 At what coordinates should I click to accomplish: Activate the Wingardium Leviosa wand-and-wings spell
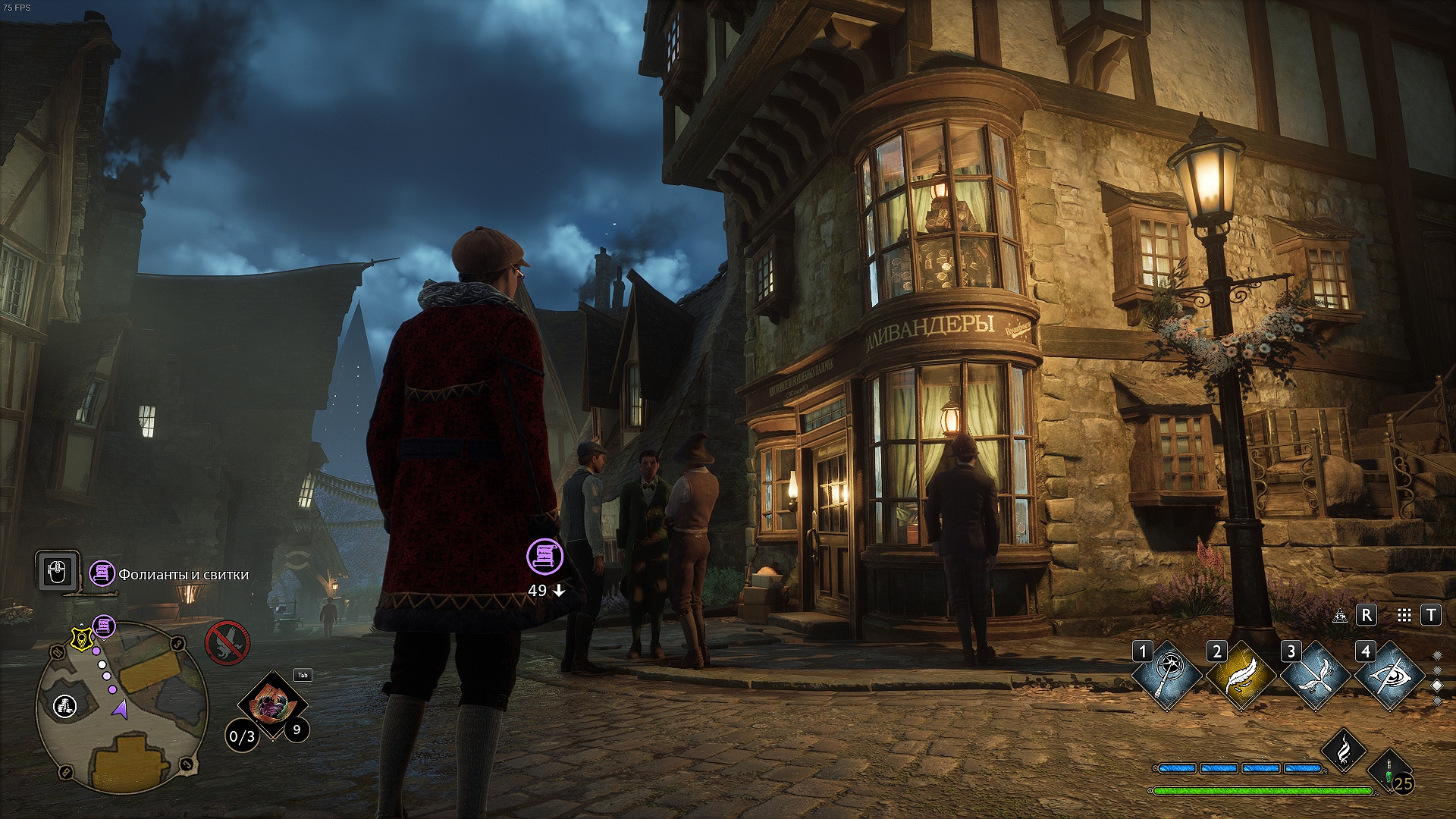(1315, 676)
